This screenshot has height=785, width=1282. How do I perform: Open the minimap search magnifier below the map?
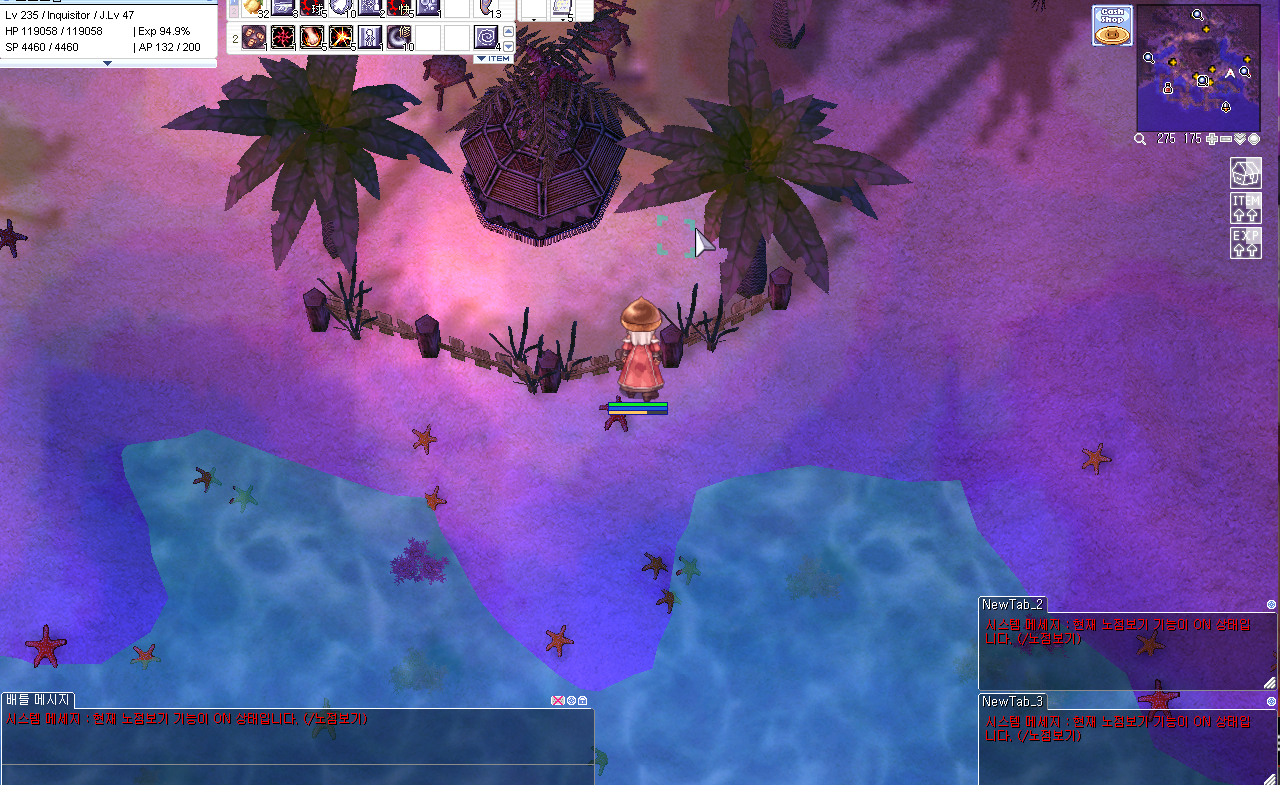(x=1140, y=139)
